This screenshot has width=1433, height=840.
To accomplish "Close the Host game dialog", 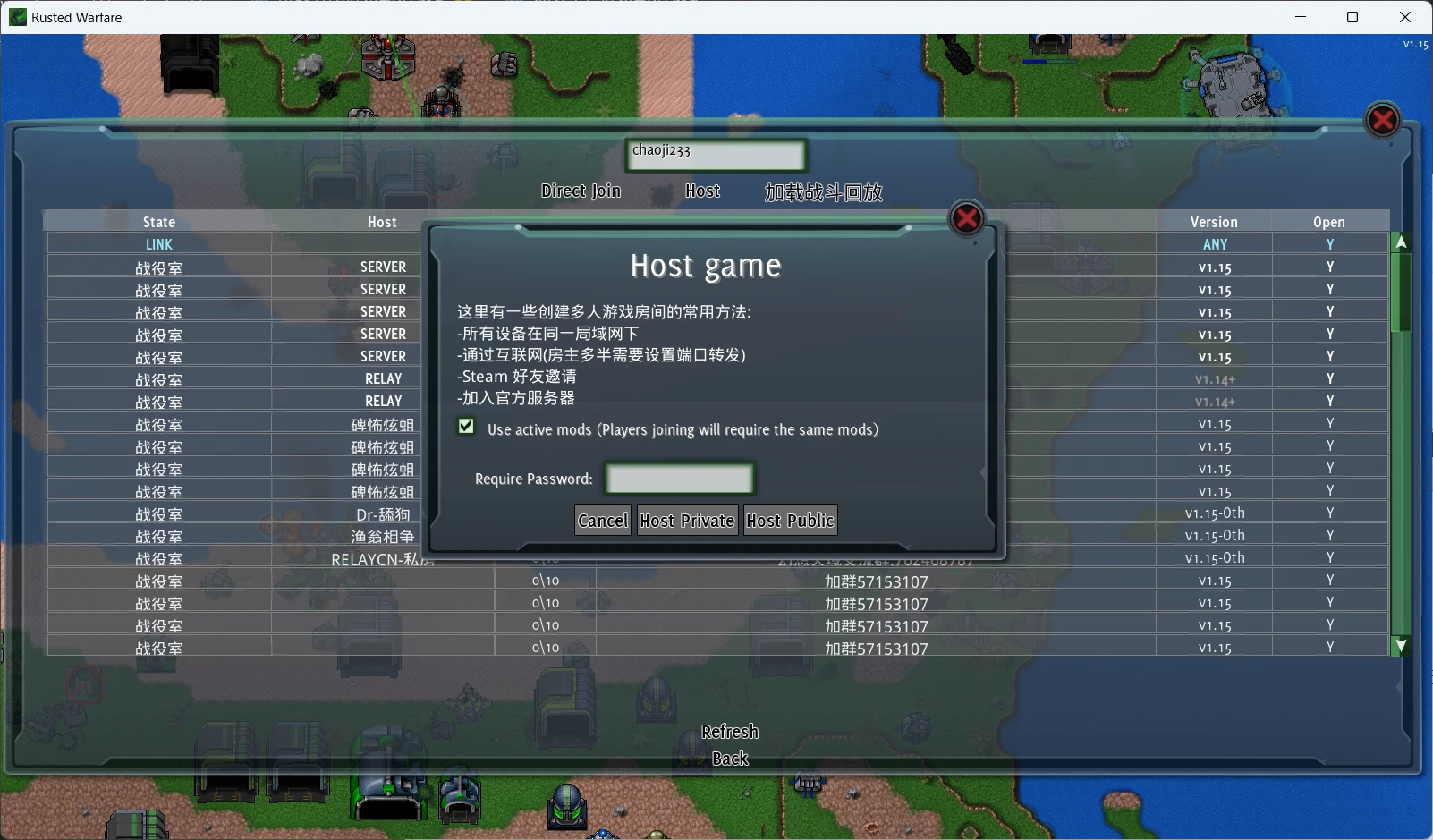I will click(966, 218).
